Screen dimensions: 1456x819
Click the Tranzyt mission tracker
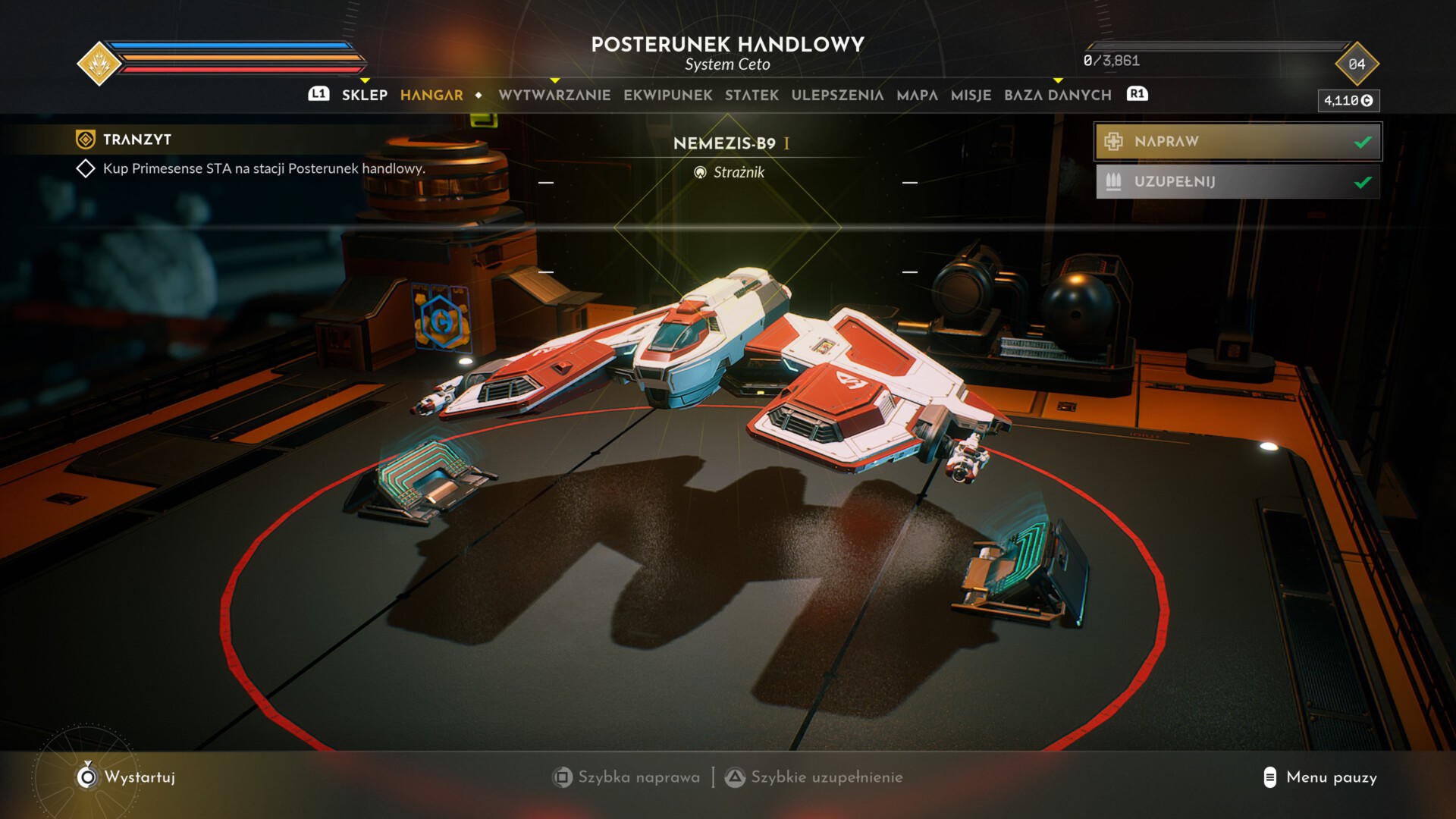pos(136,140)
